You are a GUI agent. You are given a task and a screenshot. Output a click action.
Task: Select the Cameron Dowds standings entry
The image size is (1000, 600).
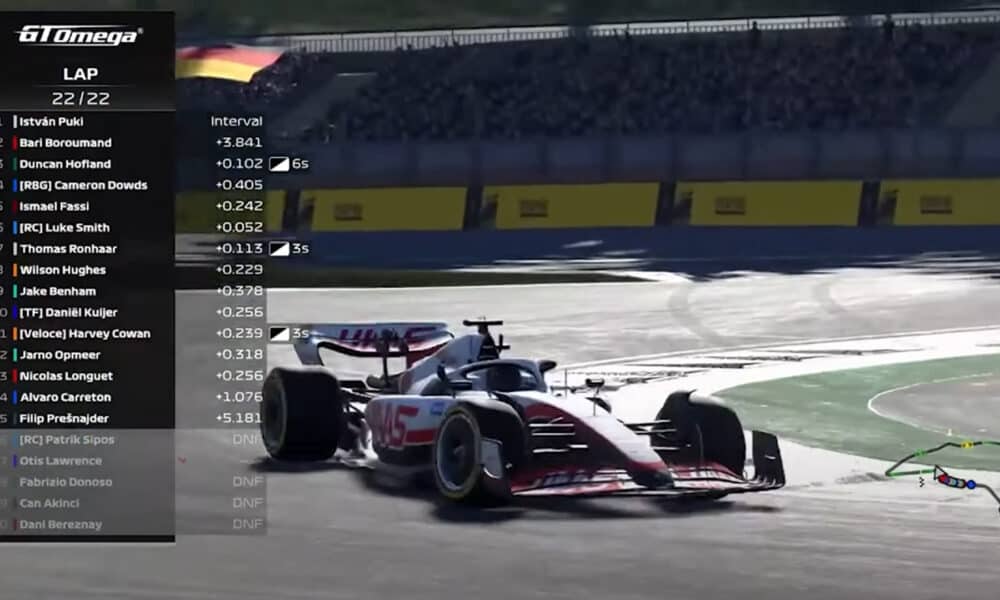83,185
